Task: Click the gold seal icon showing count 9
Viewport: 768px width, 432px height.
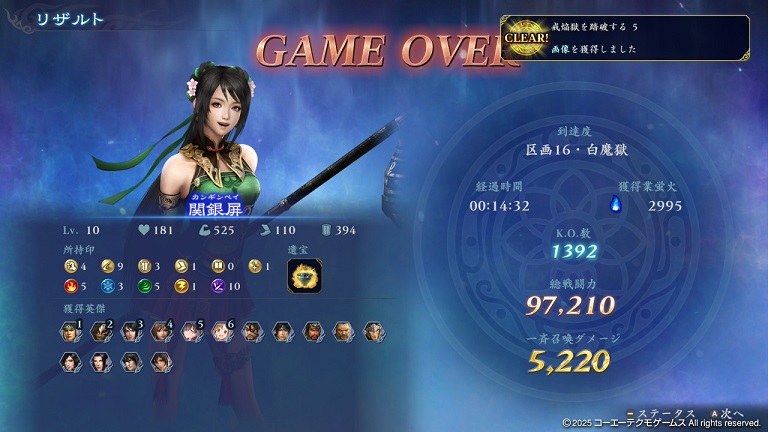Action: [107, 267]
